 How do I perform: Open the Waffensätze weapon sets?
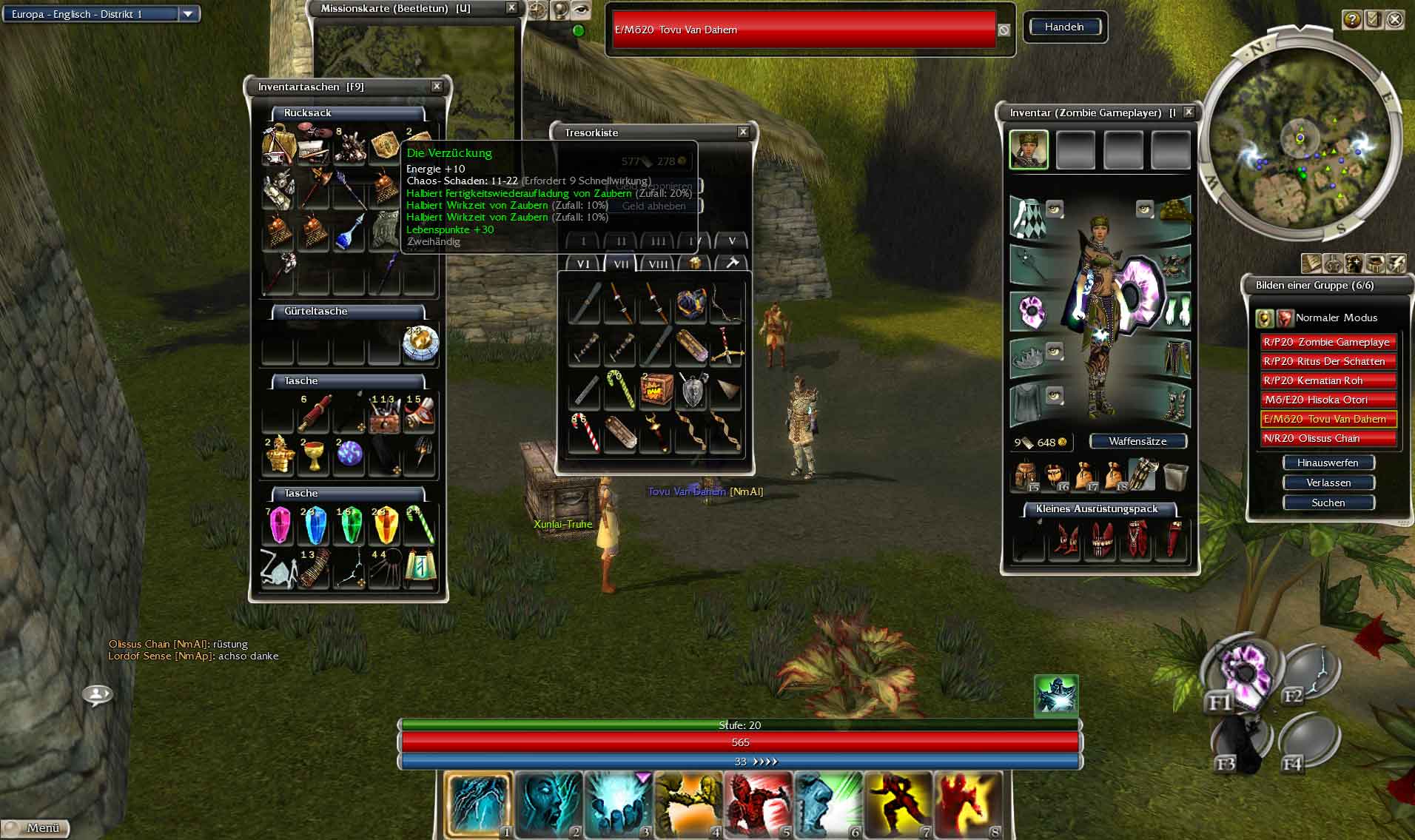(x=1137, y=441)
